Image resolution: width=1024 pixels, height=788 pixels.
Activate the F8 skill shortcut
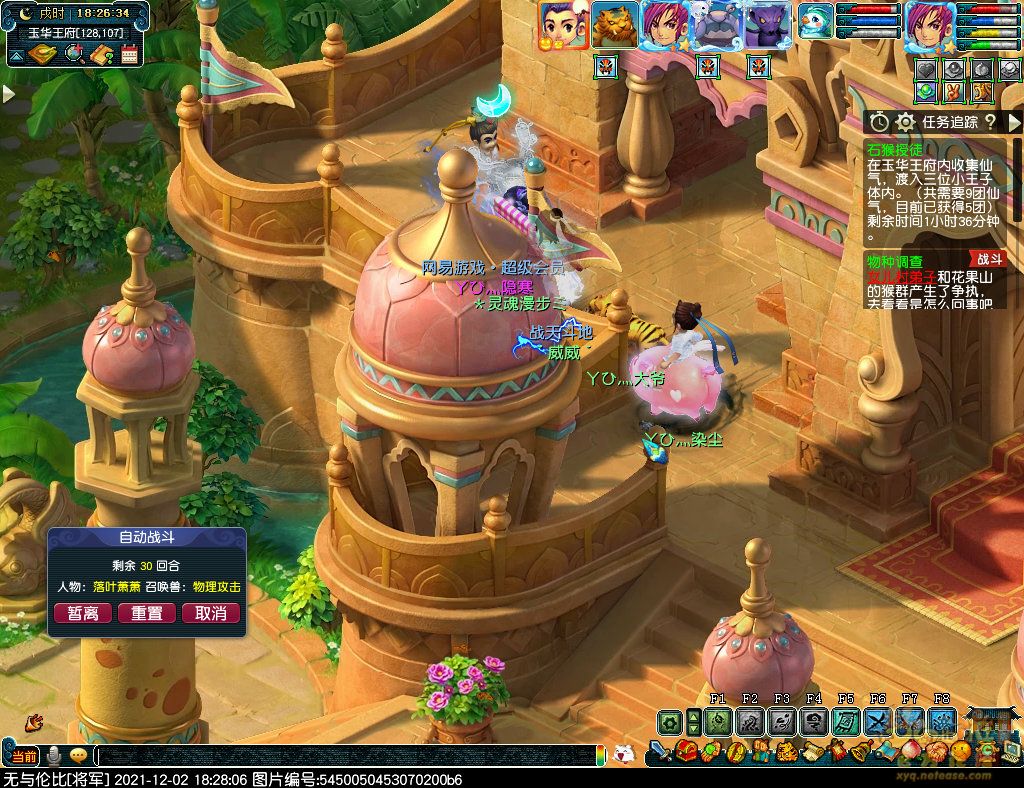point(942,721)
